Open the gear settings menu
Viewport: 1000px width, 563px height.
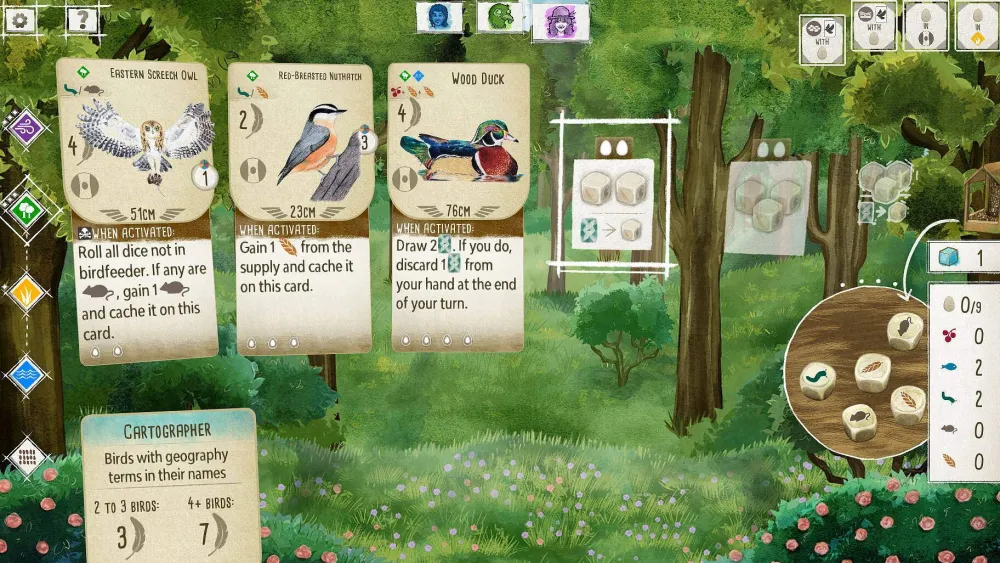[21, 18]
